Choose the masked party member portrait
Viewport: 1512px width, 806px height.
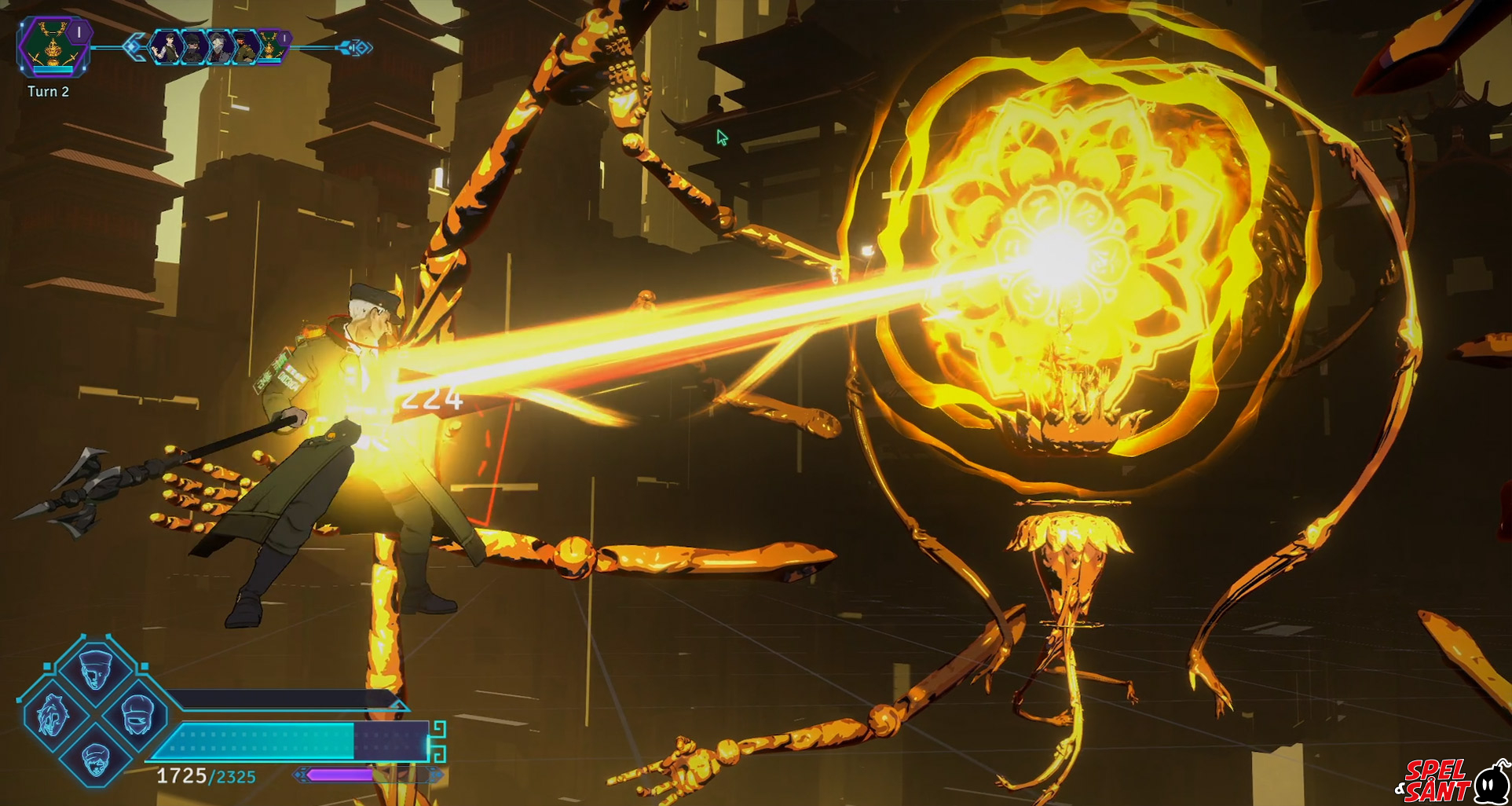[139, 715]
